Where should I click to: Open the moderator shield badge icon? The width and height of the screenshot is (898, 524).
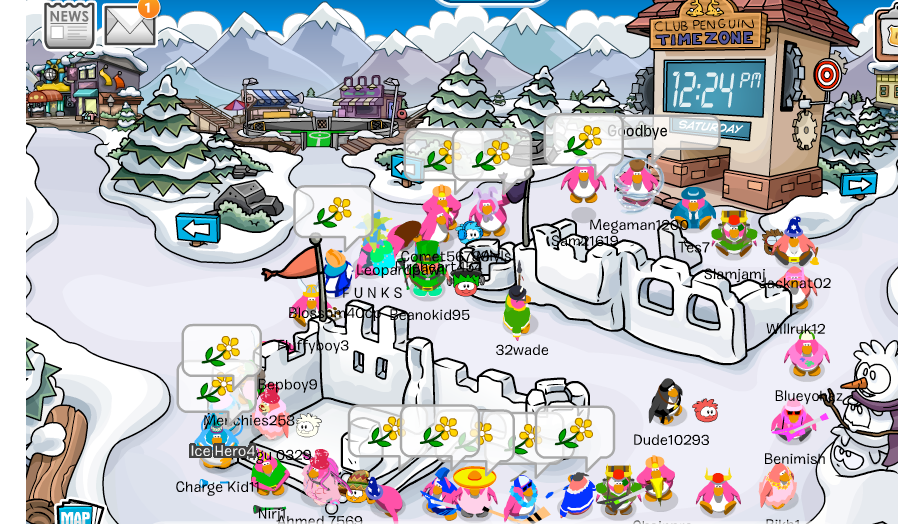click(x=888, y=32)
